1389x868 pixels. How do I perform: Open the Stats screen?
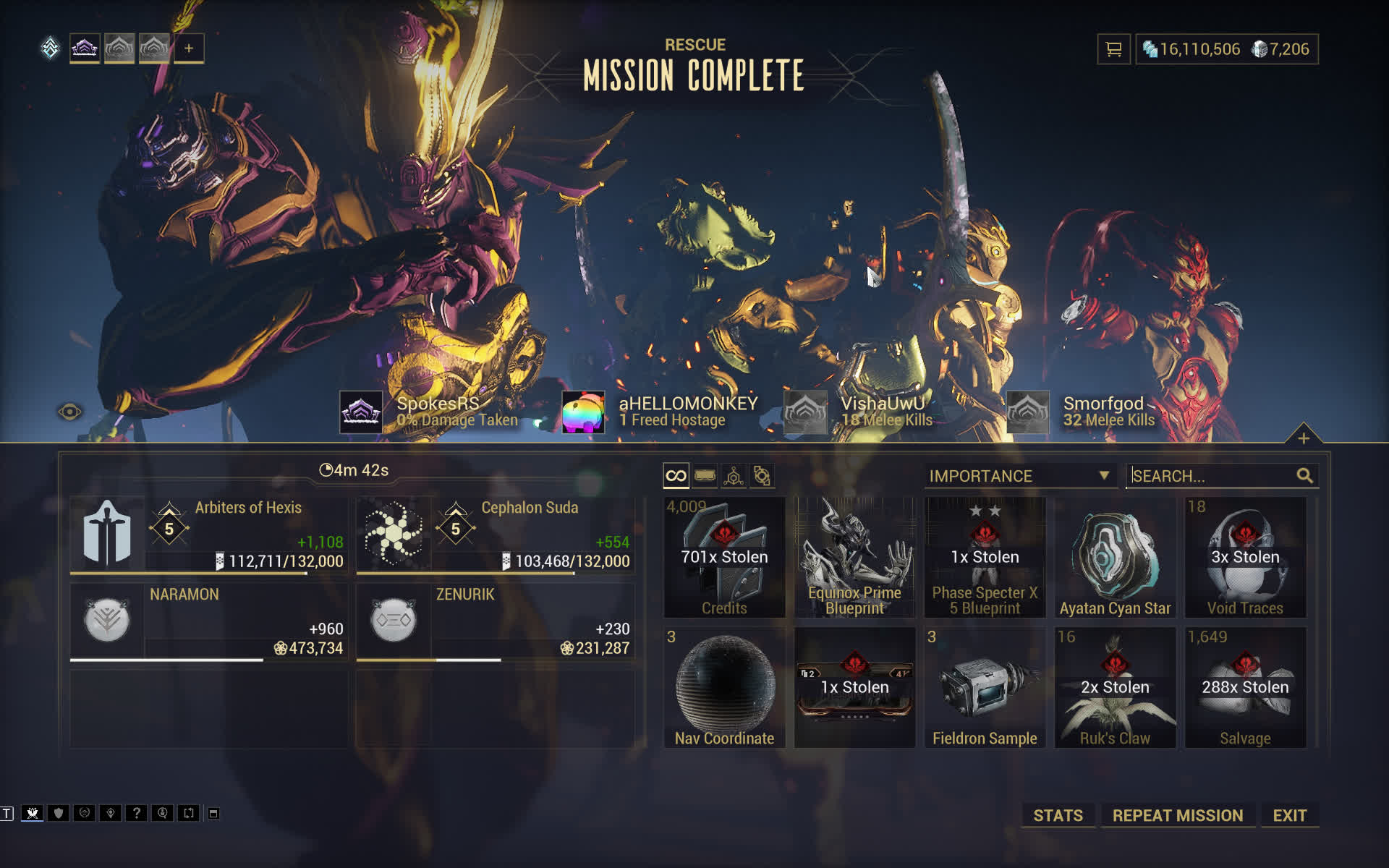1058,815
